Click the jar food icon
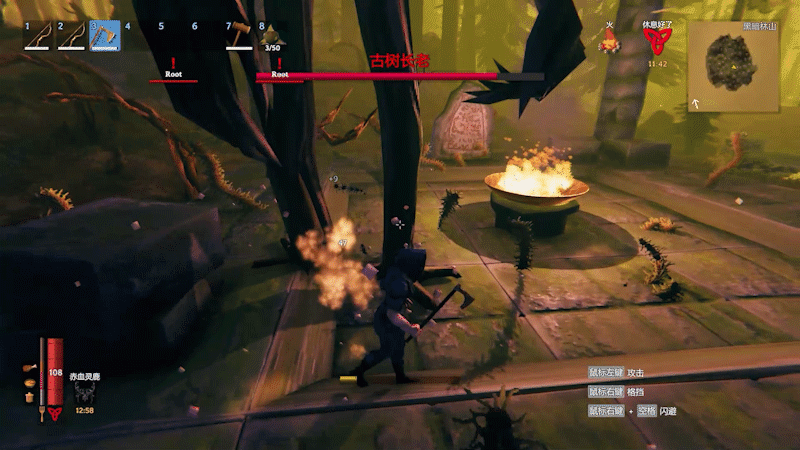Image resolution: width=800 pixels, height=450 pixels. pos(28,397)
